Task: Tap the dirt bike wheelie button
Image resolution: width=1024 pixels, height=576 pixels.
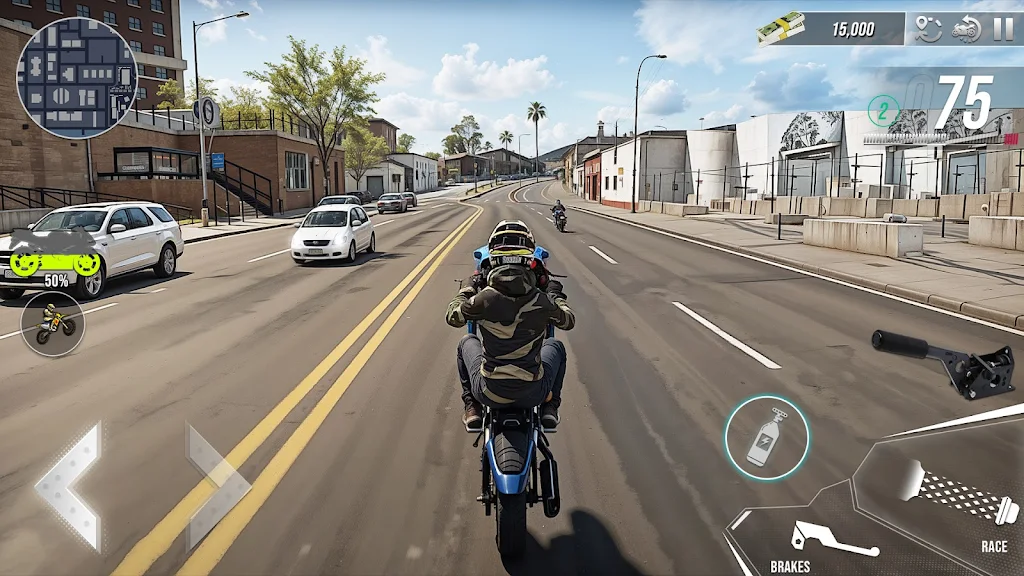Action: [x=53, y=324]
